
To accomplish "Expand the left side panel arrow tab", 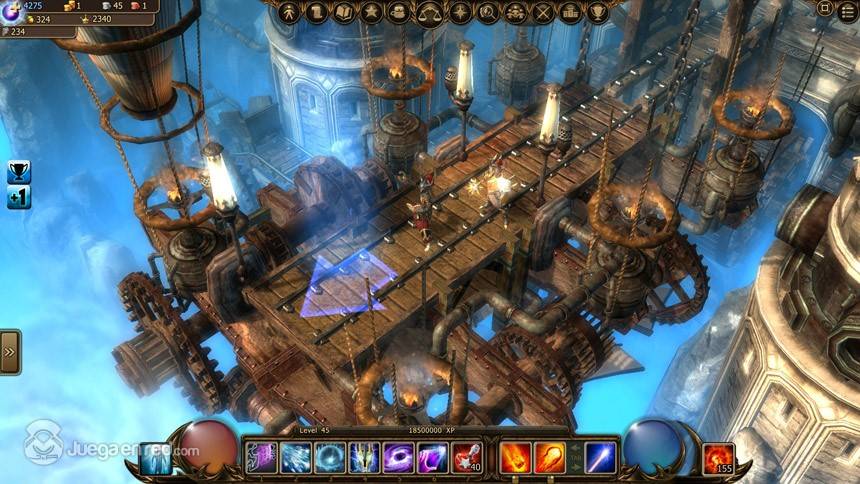I will click(x=9, y=352).
